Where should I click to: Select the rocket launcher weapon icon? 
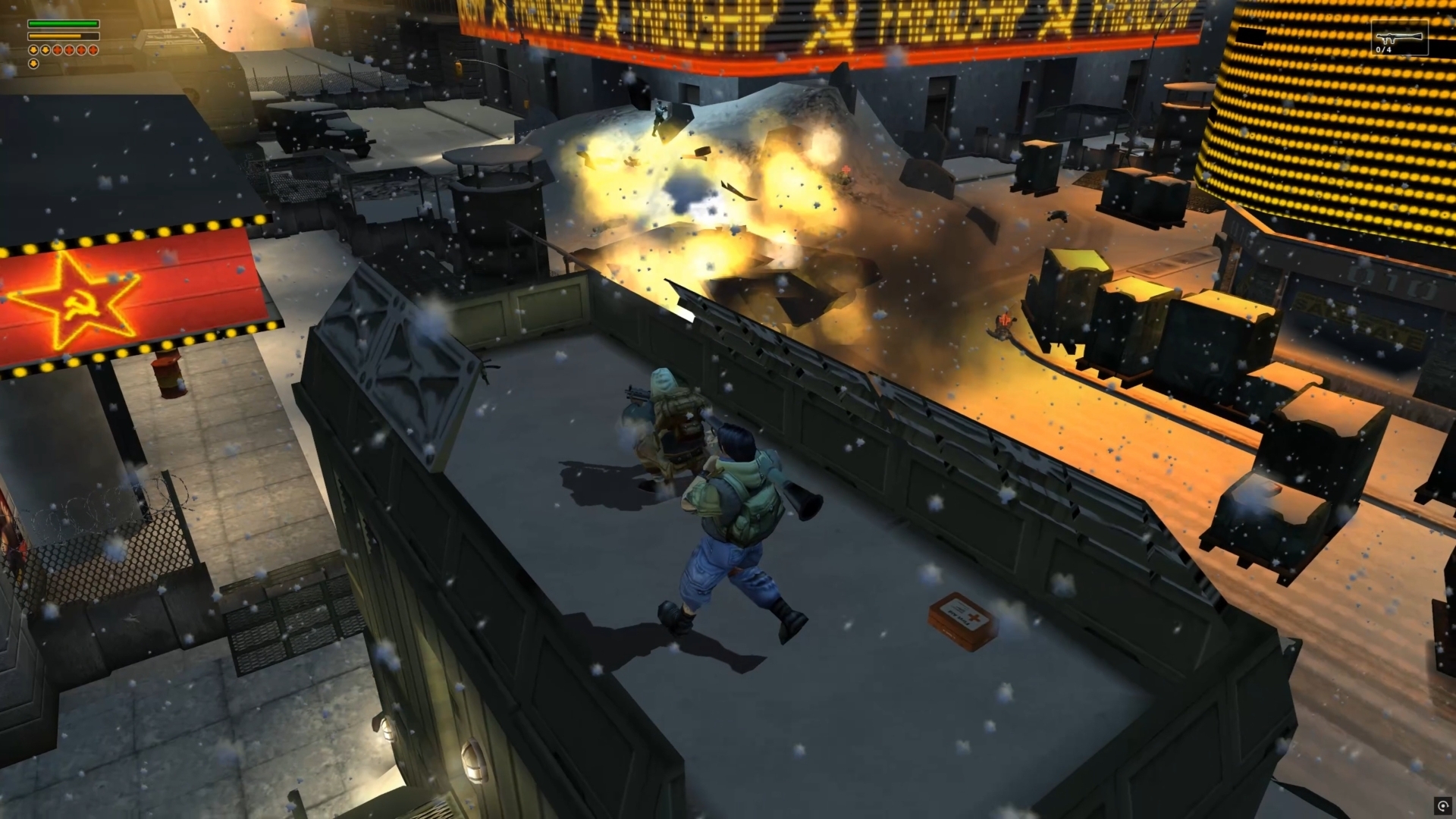pos(1399,36)
